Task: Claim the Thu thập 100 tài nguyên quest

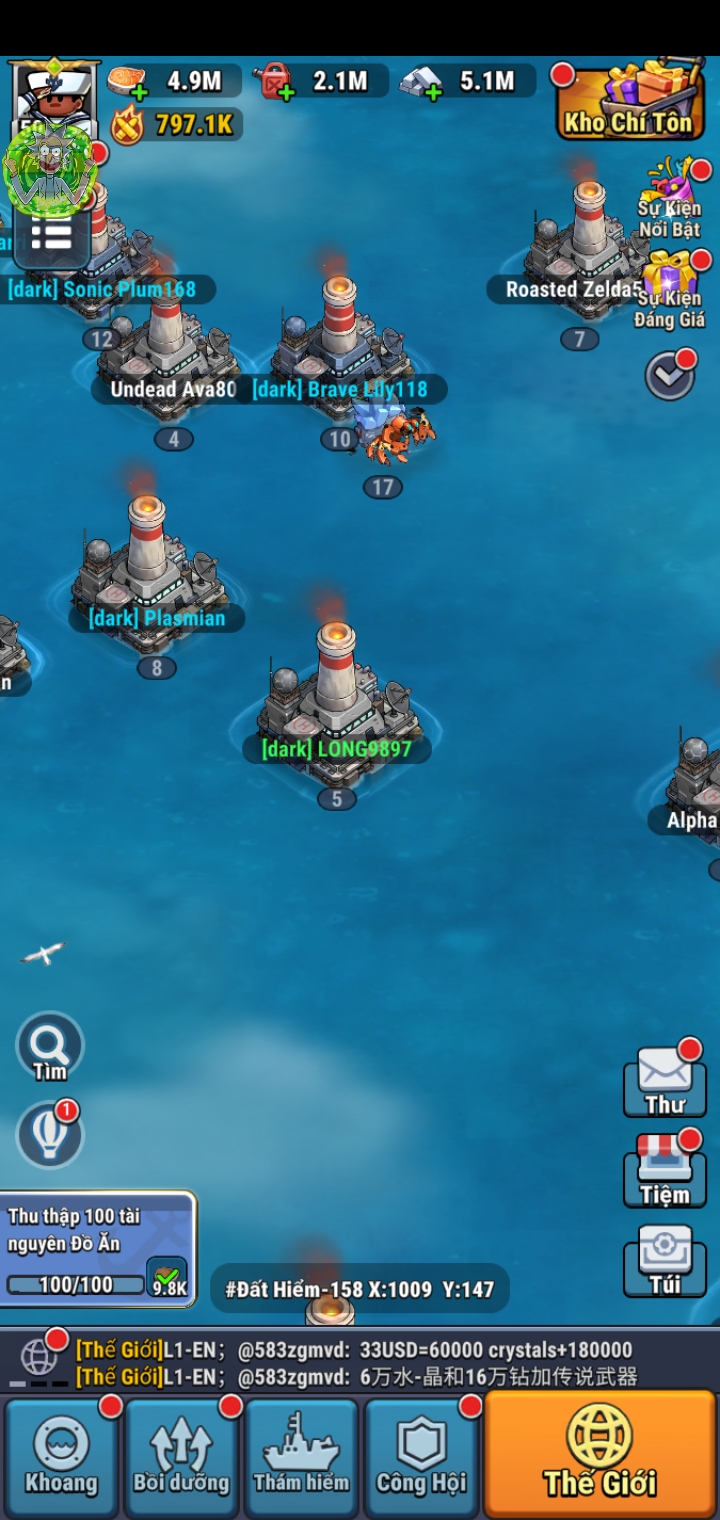Action: pos(168,1276)
